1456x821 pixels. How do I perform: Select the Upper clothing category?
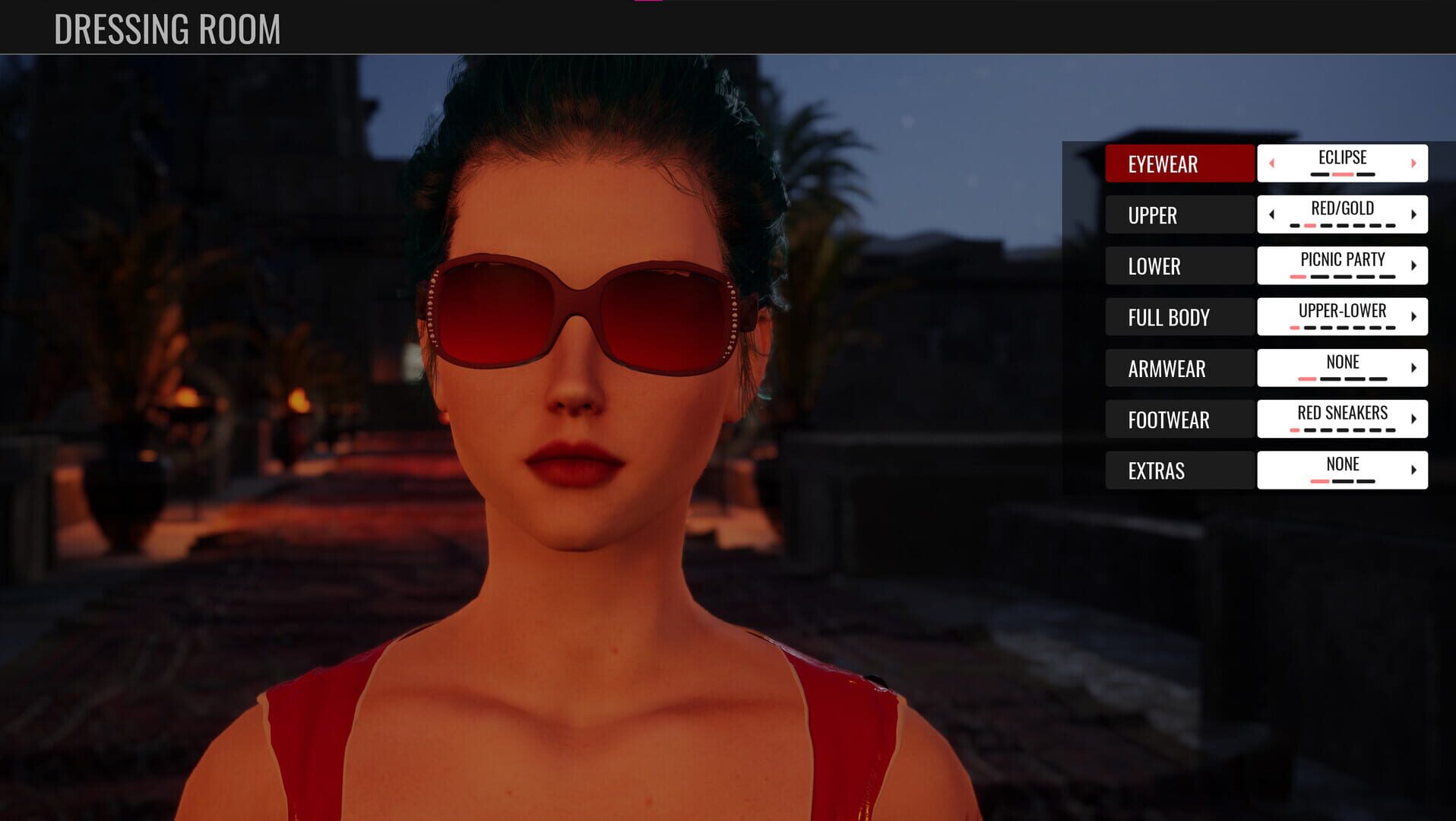pyautogui.click(x=1179, y=215)
